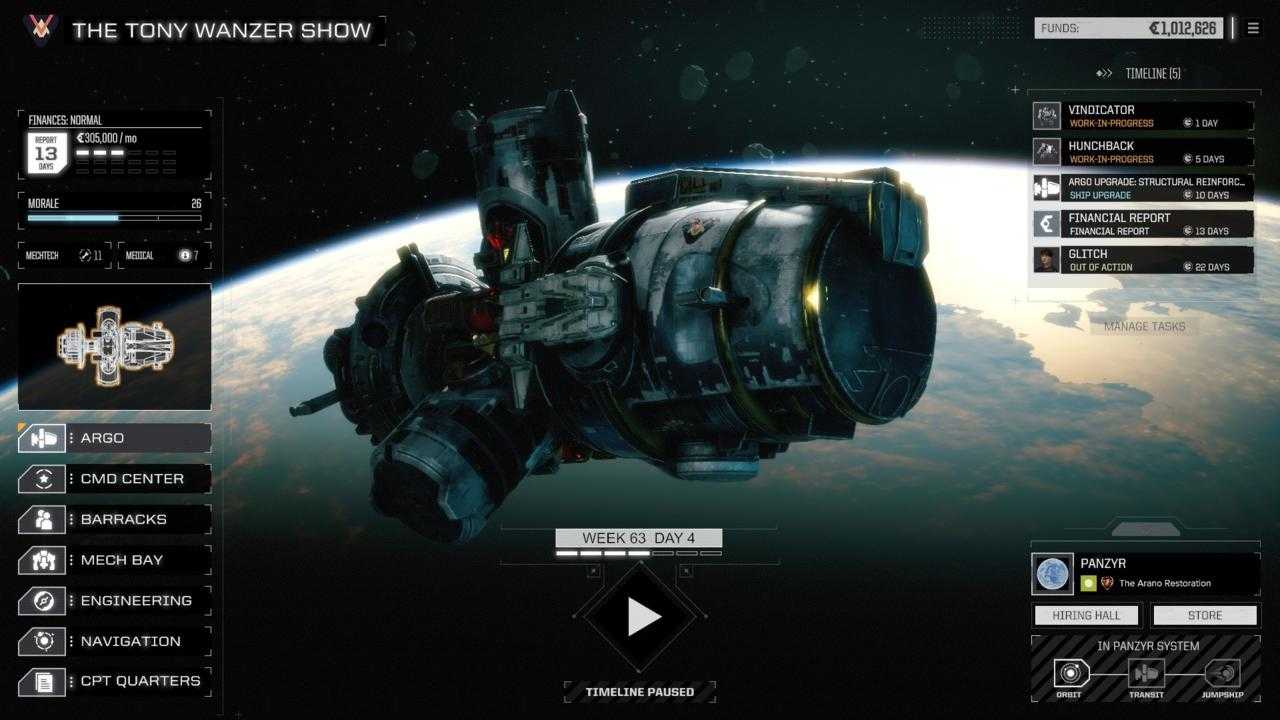Enter the Mech Bay
This screenshot has height=720, width=1280.
pyautogui.click(x=114, y=560)
